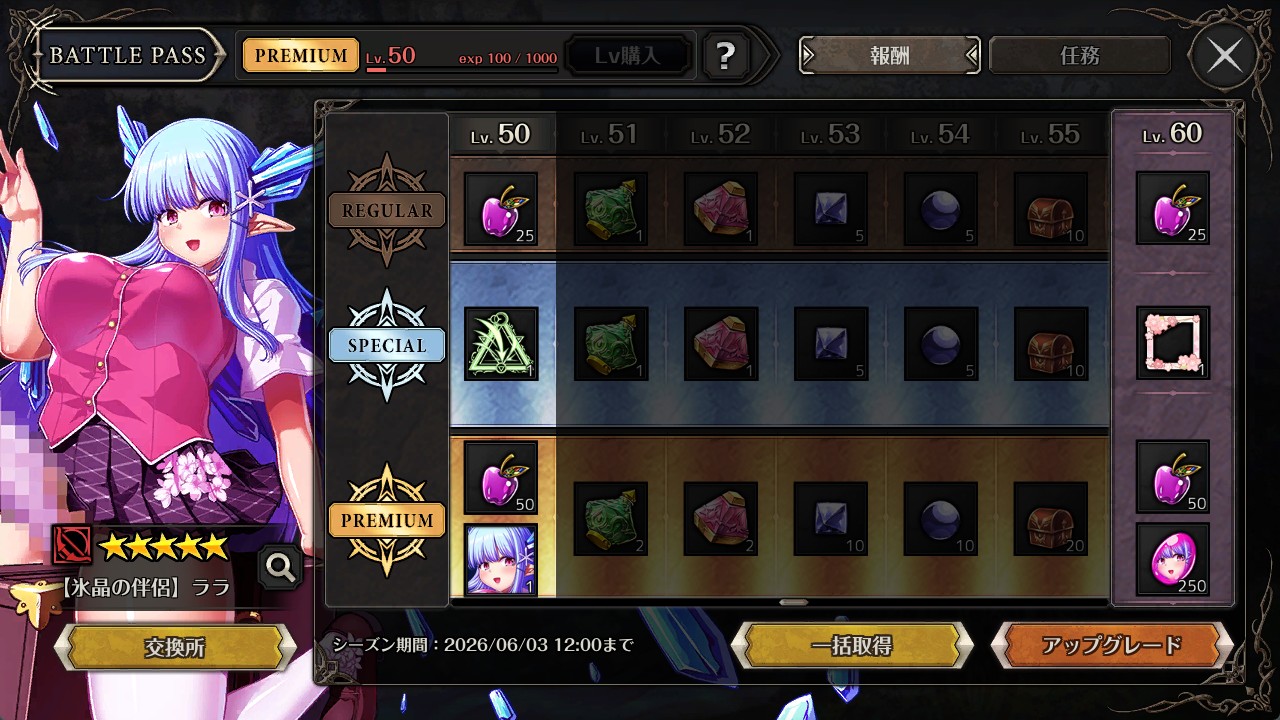Pick the Lv. 54 premium dark orb reward
Viewport: 1280px width, 720px height.
[x=940, y=519]
